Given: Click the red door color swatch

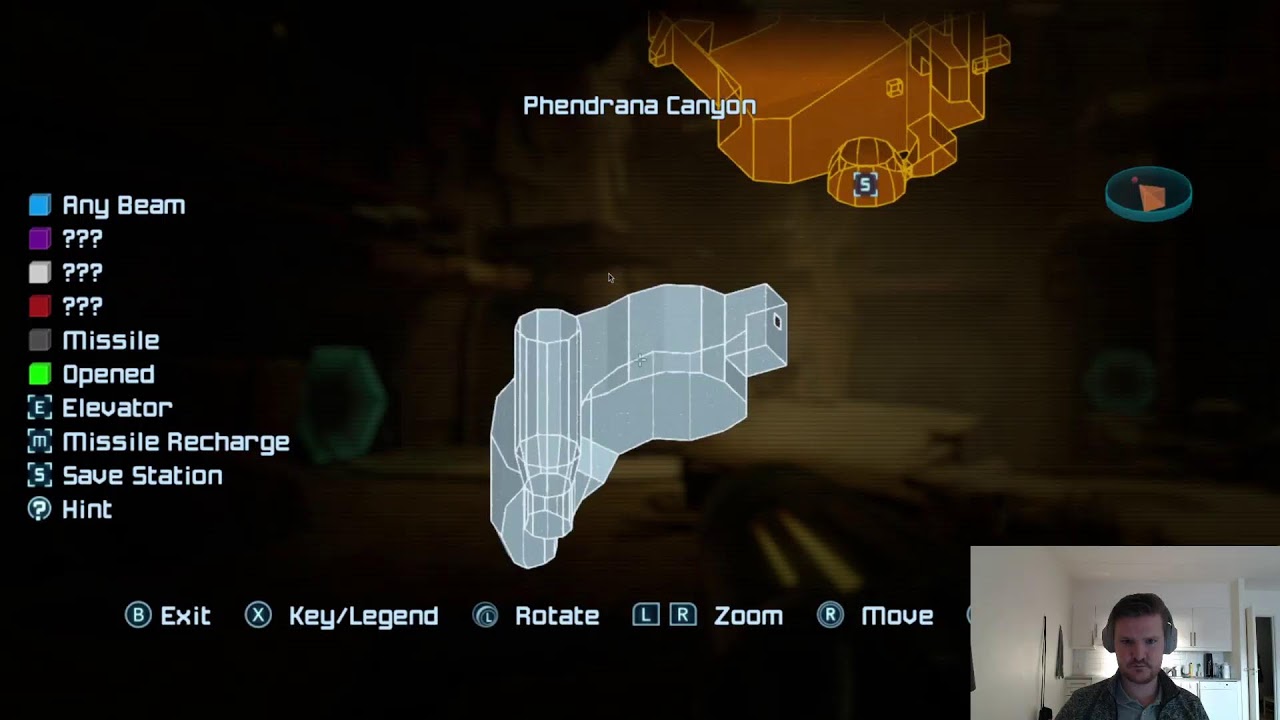Looking at the screenshot, I should (40, 306).
